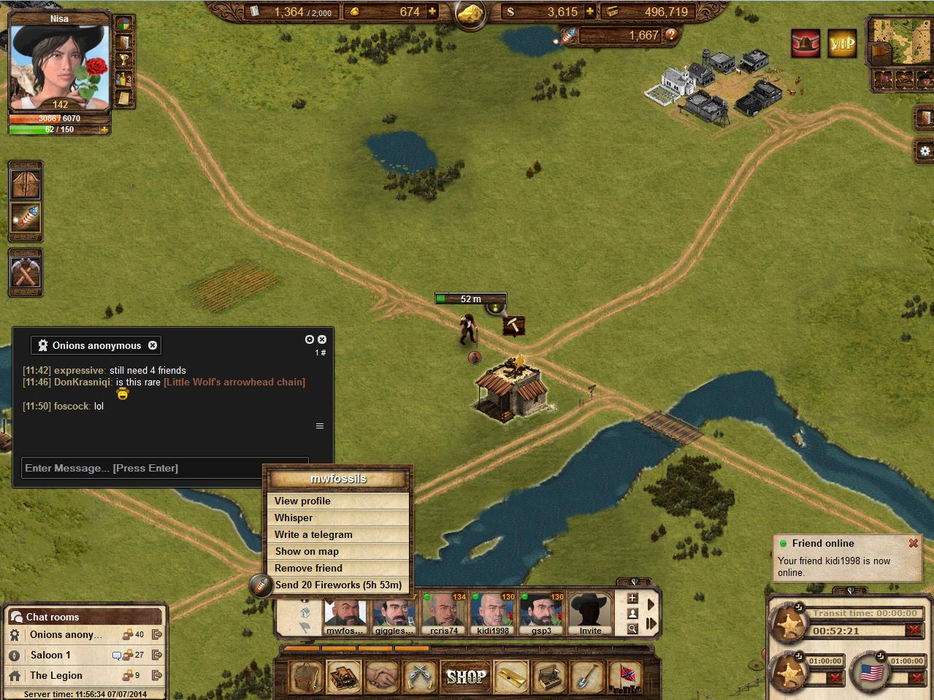Open the fireworks rocket event icon
The height and width of the screenshot is (700, 934).
(25, 218)
